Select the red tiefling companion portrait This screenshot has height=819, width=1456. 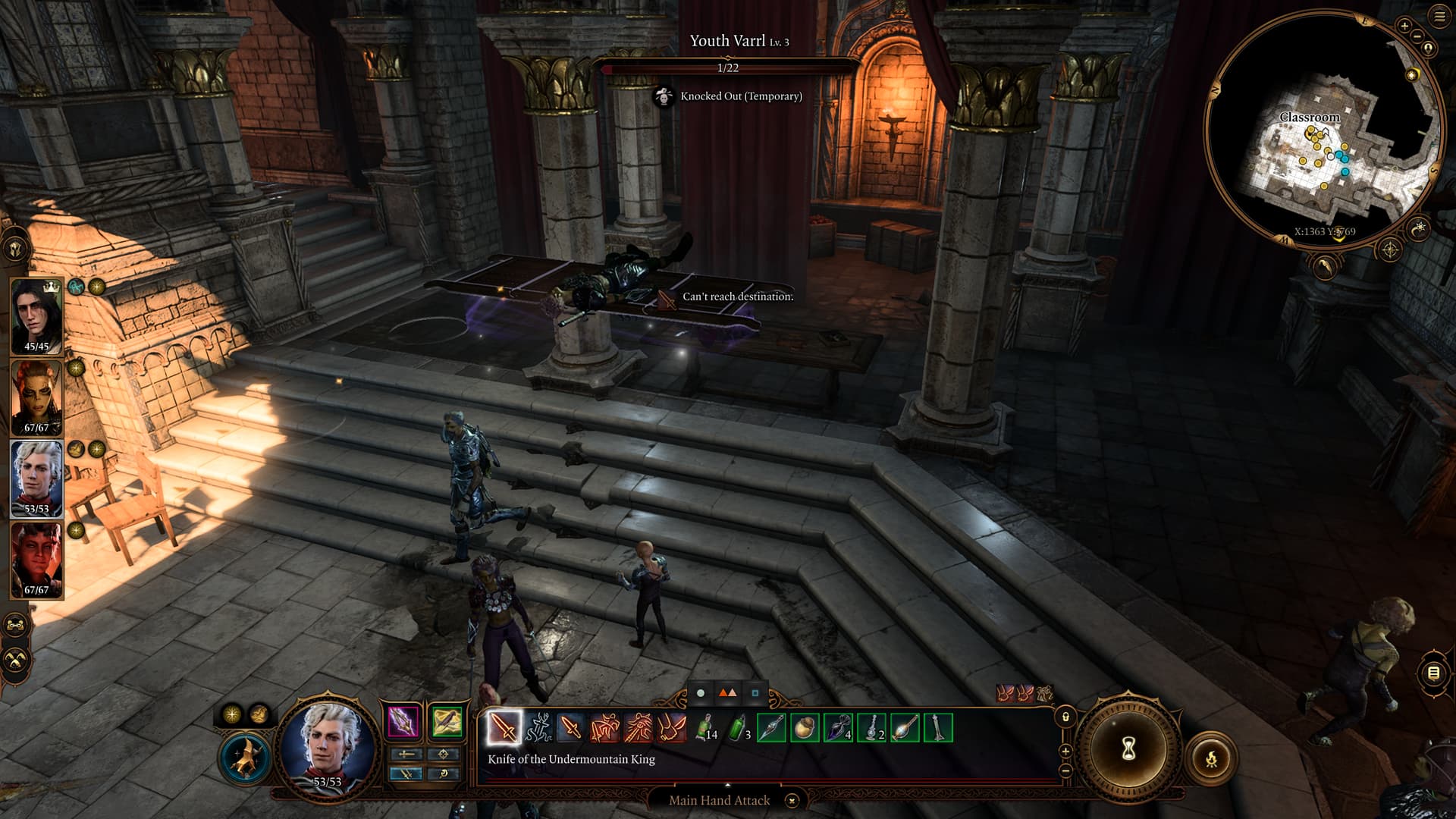click(36, 559)
